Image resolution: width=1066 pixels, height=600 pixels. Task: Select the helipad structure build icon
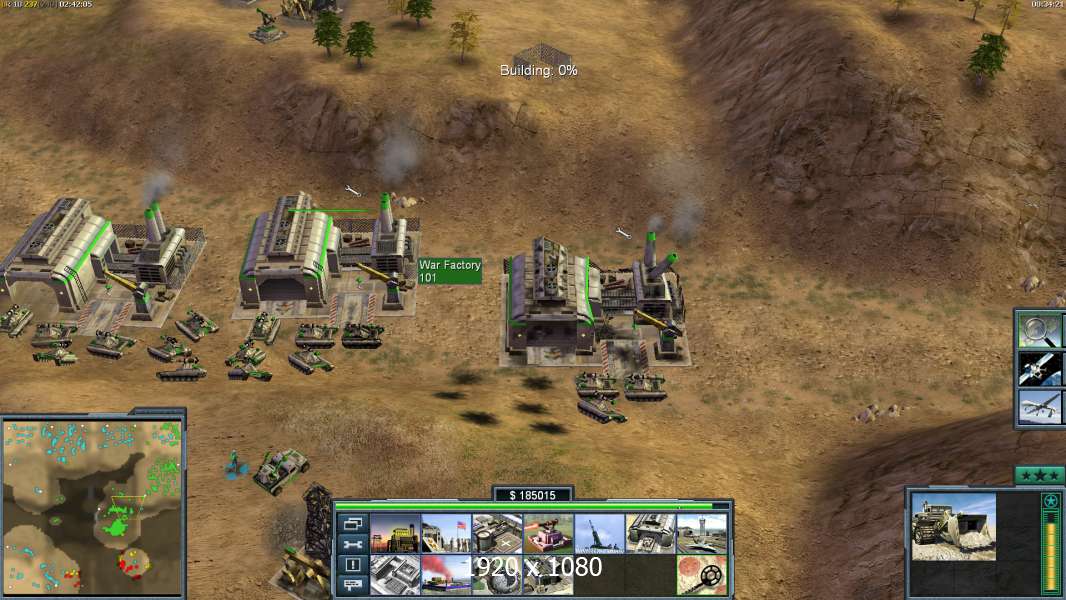point(498,534)
